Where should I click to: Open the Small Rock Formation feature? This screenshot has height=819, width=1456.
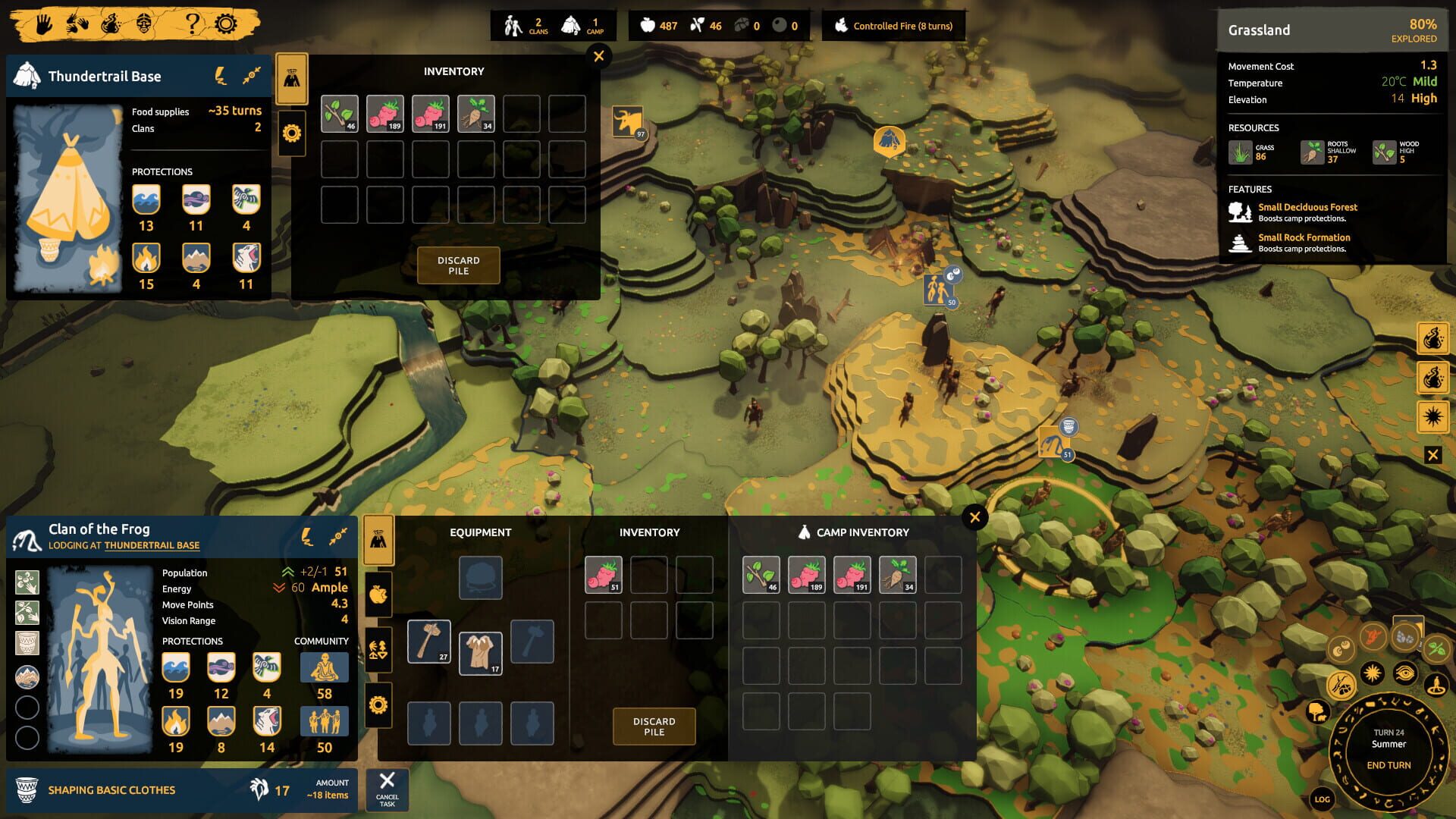point(1304,237)
